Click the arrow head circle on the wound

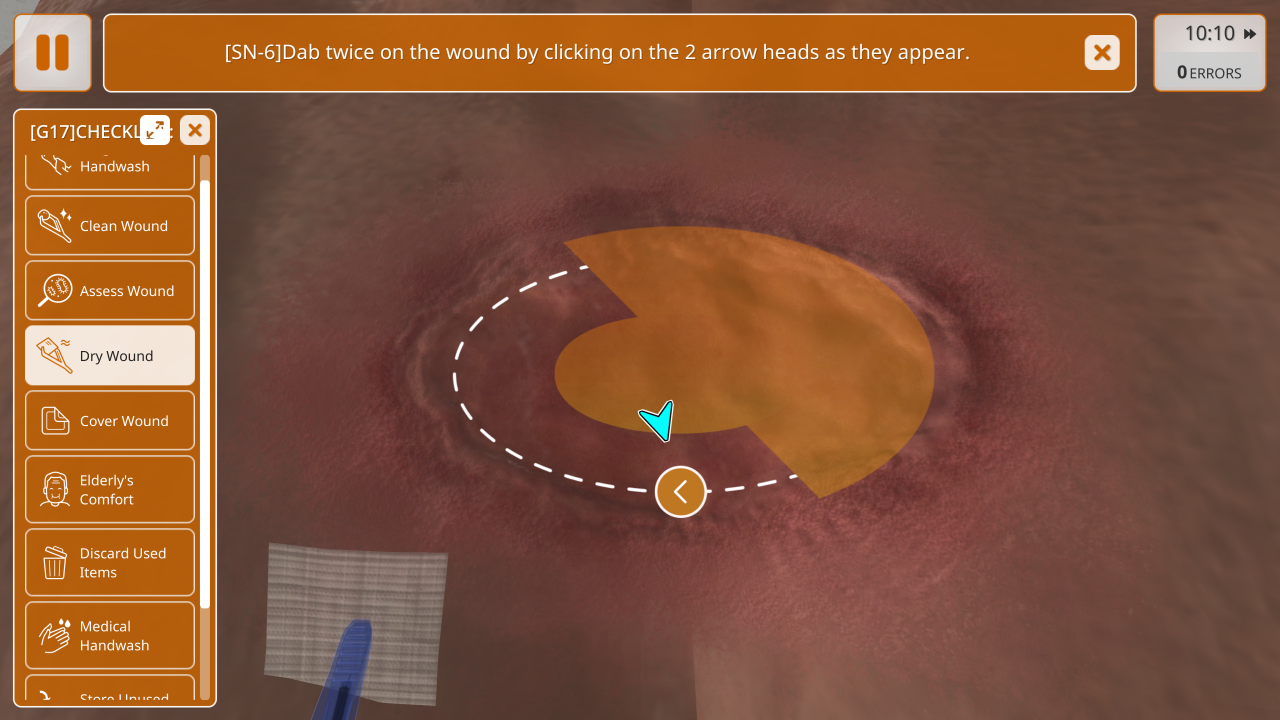click(681, 492)
